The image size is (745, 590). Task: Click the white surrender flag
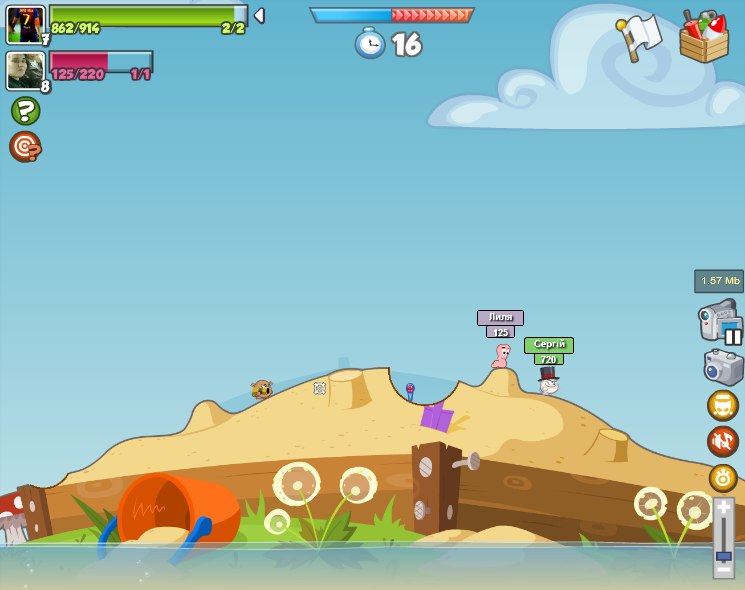pos(640,36)
